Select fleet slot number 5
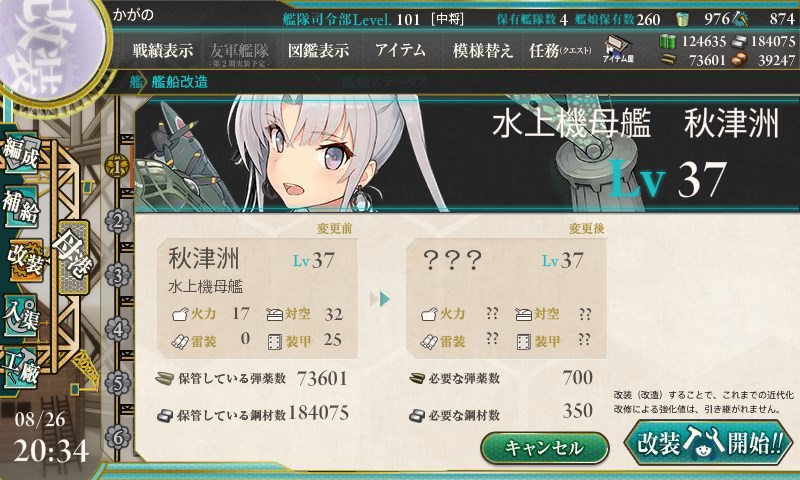 118,382
